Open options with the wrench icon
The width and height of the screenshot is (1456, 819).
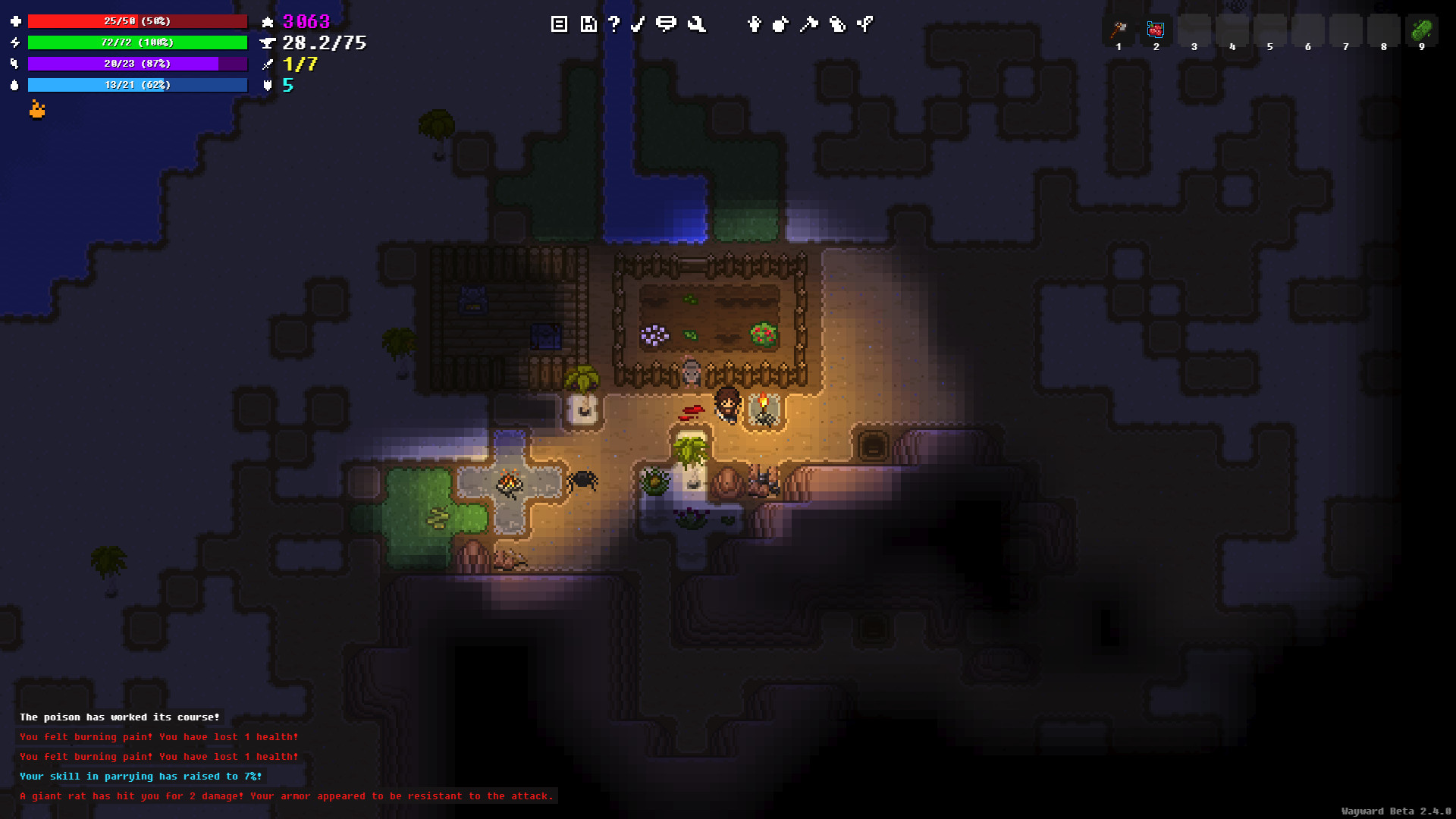click(696, 24)
